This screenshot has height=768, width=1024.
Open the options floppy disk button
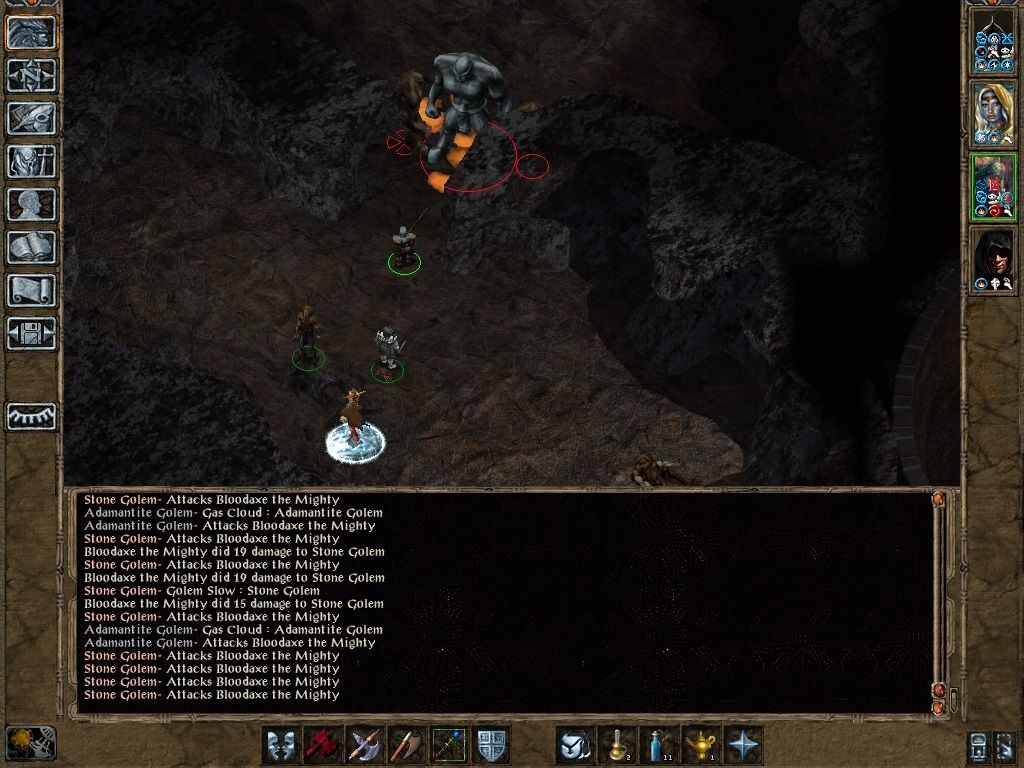[31, 333]
